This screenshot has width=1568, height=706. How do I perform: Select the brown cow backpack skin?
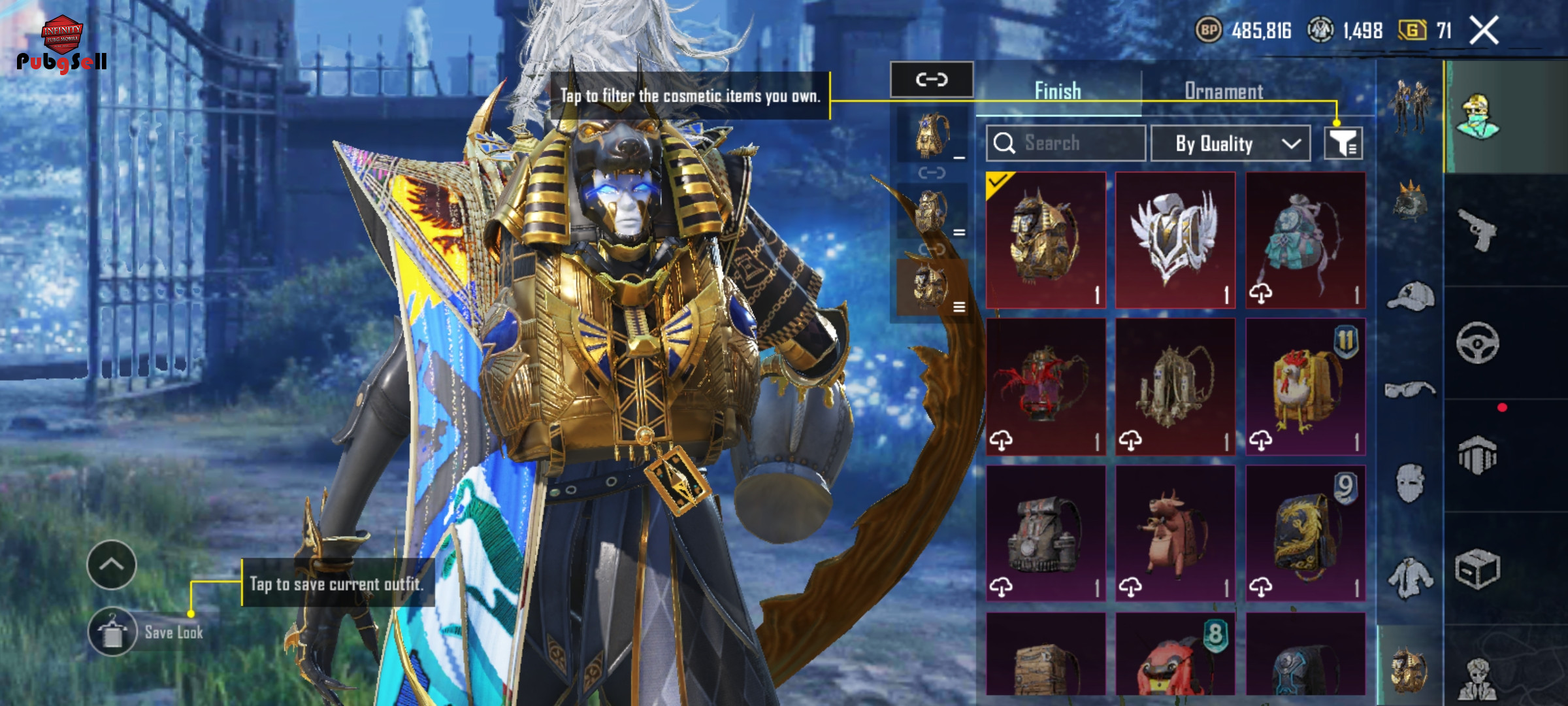(1175, 533)
